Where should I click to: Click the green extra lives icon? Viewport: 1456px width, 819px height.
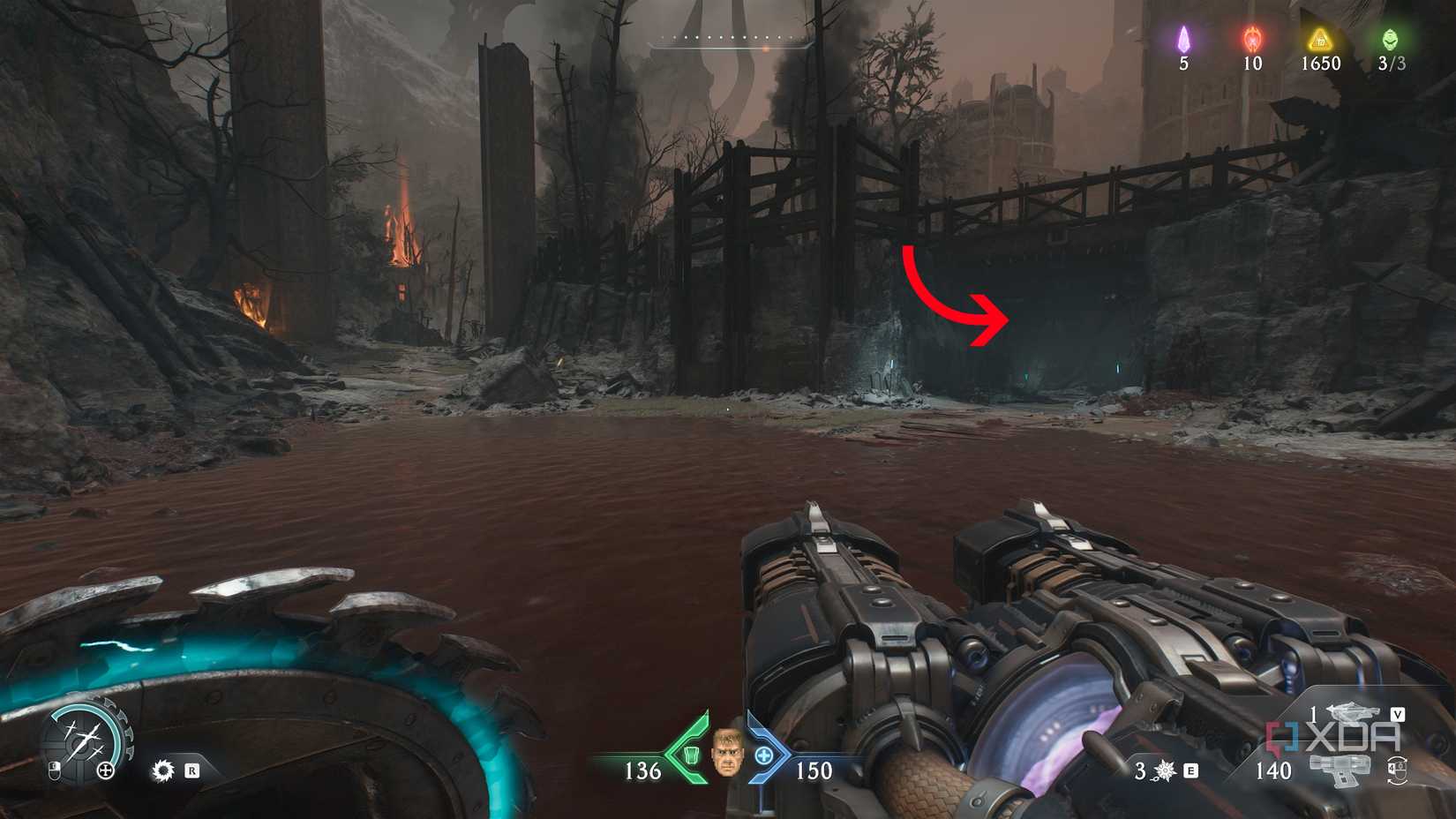[1391, 39]
